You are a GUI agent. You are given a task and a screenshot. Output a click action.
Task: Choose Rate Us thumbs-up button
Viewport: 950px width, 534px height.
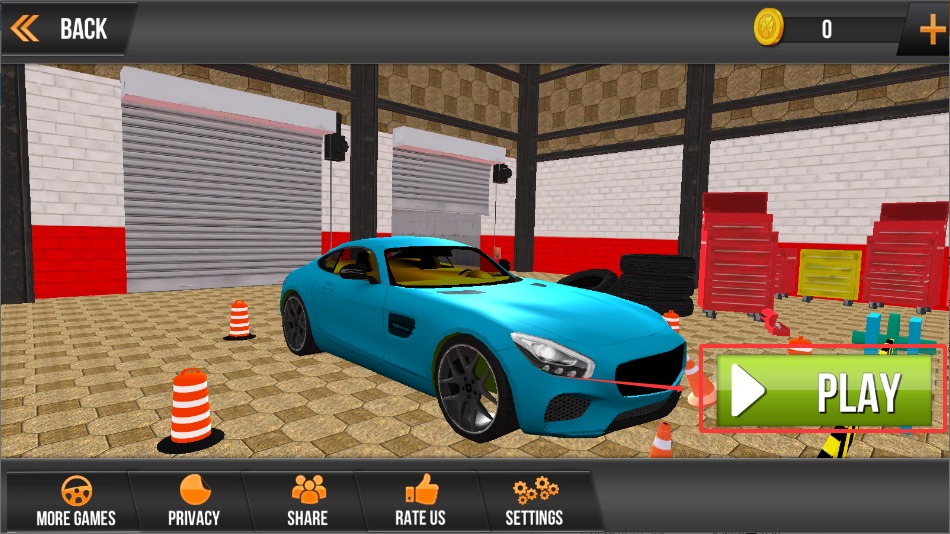[420, 501]
